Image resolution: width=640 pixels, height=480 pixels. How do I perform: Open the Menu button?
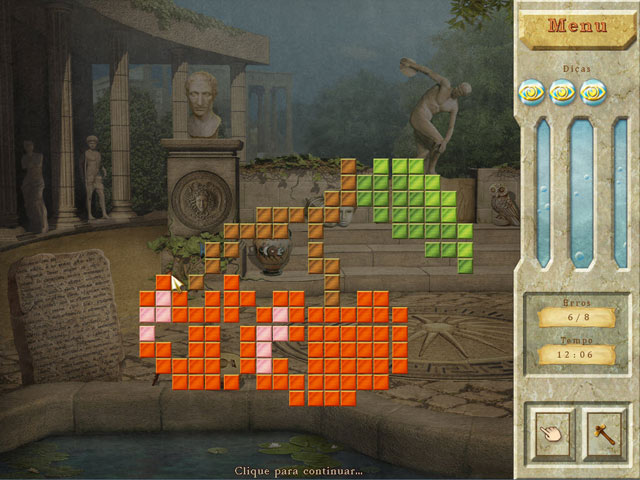[579, 28]
